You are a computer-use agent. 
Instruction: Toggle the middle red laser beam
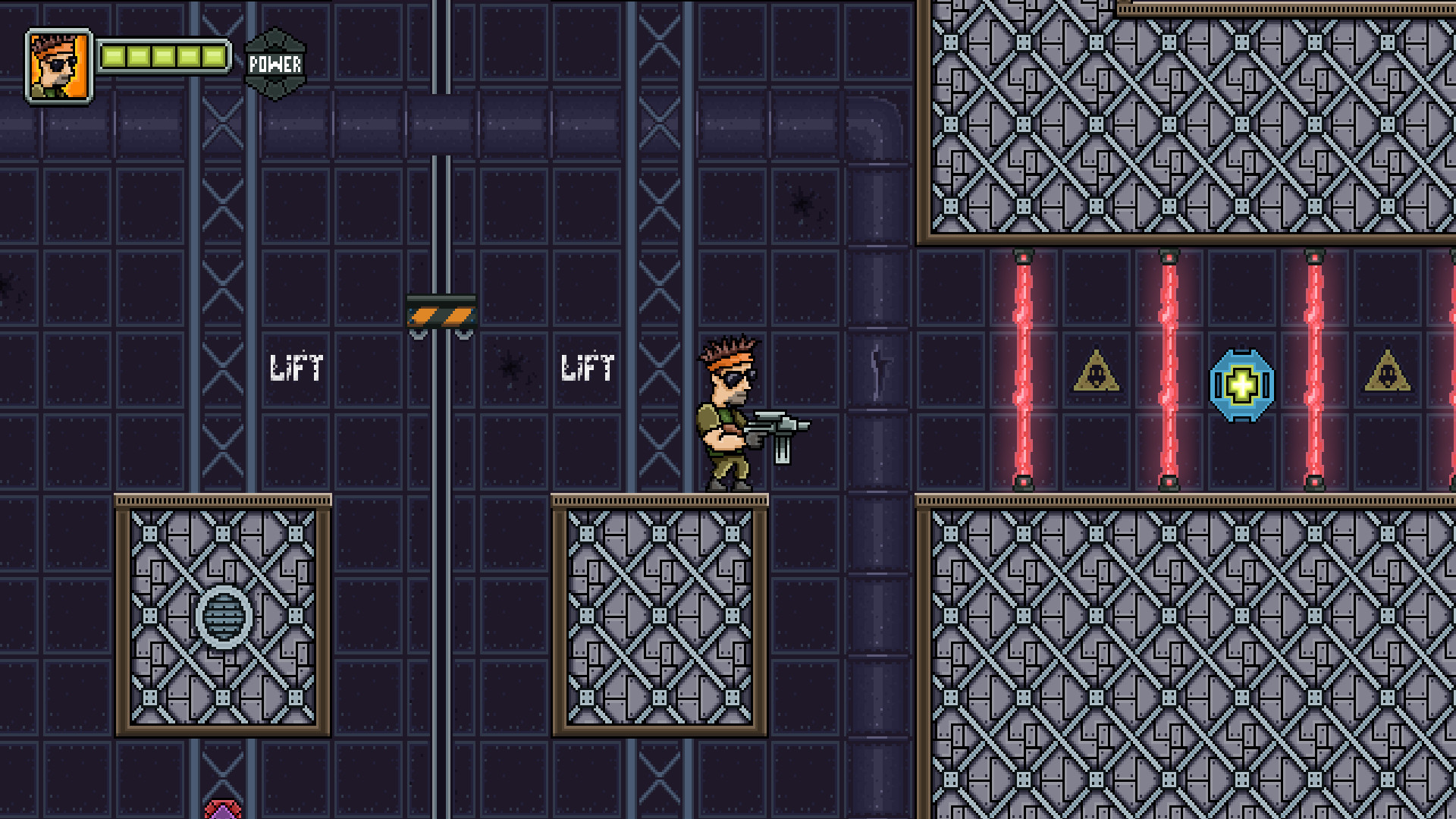click(1168, 372)
